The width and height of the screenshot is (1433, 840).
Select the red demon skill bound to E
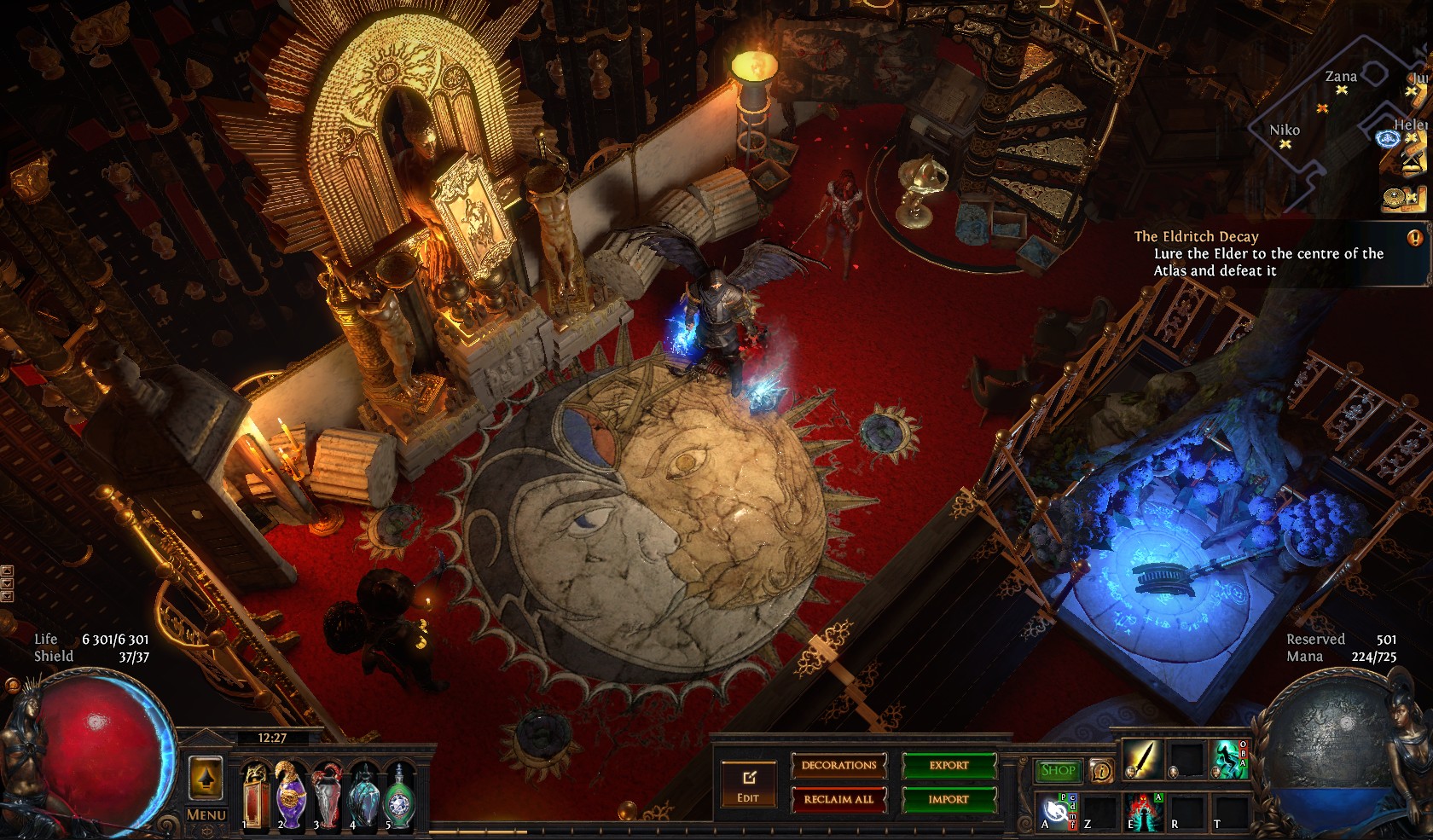pyautogui.click(x=1141, y=810)
